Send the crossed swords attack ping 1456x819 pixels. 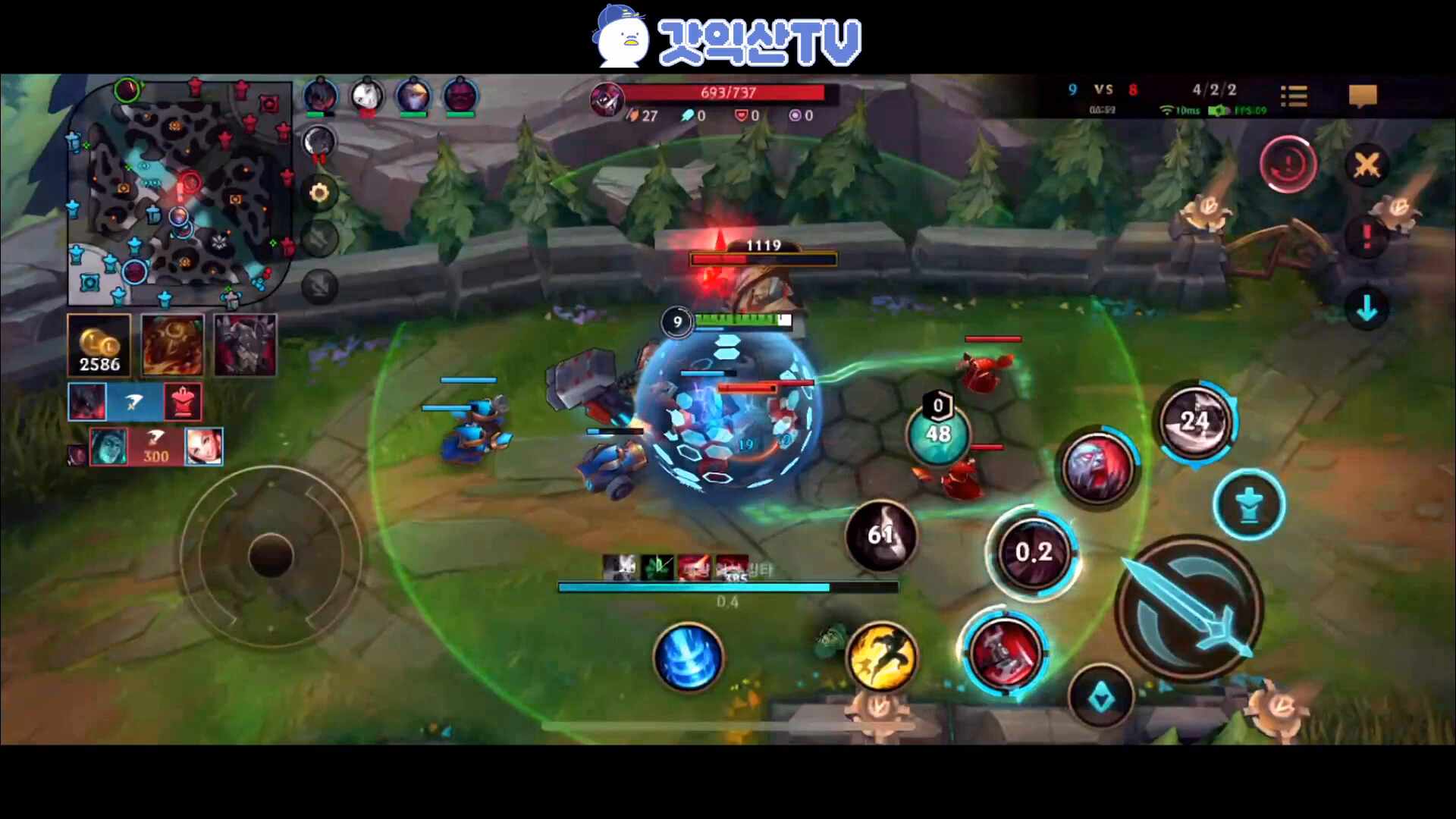[x=1367, y=165]
